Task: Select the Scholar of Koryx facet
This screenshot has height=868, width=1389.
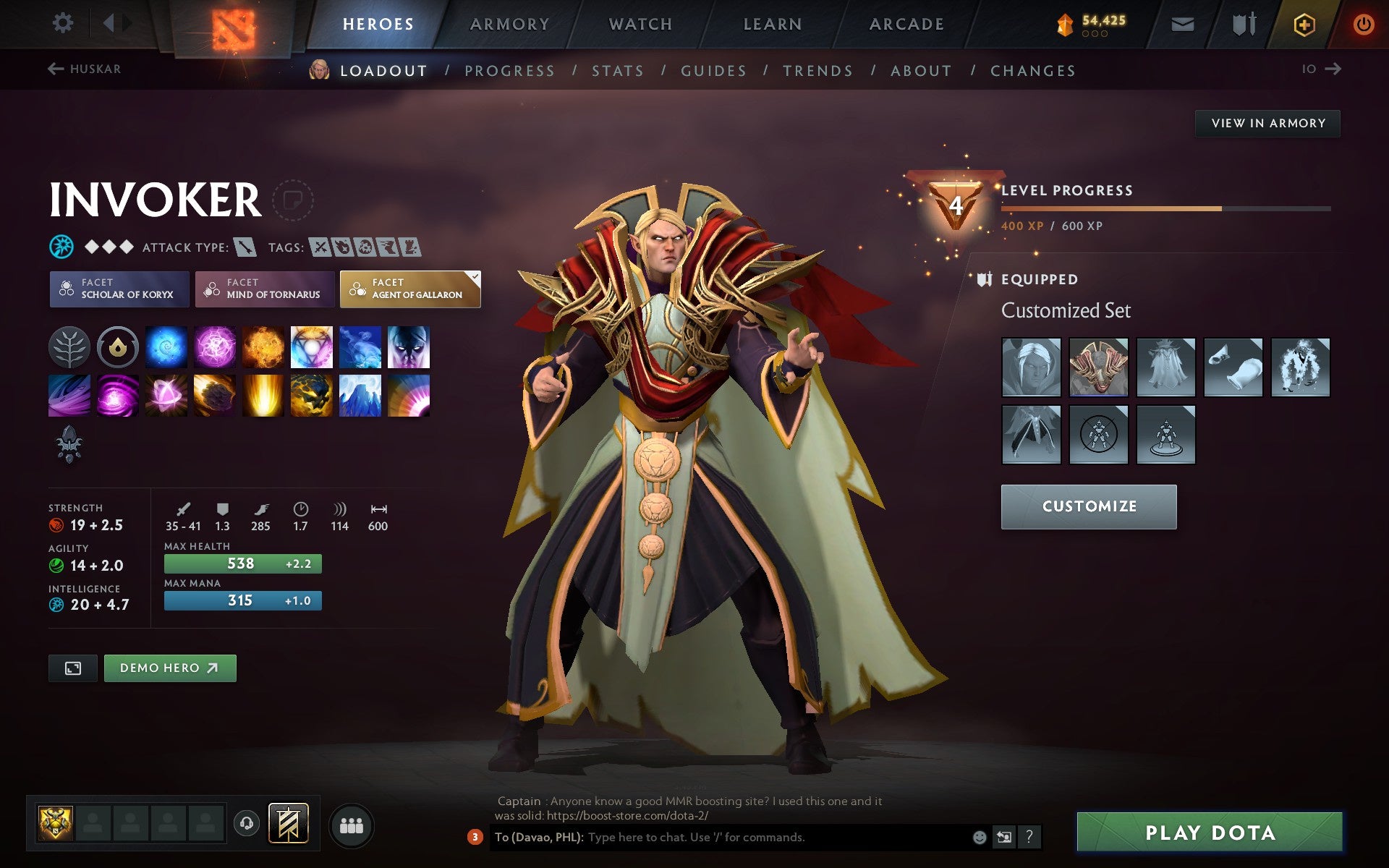Action: point(119,289)
